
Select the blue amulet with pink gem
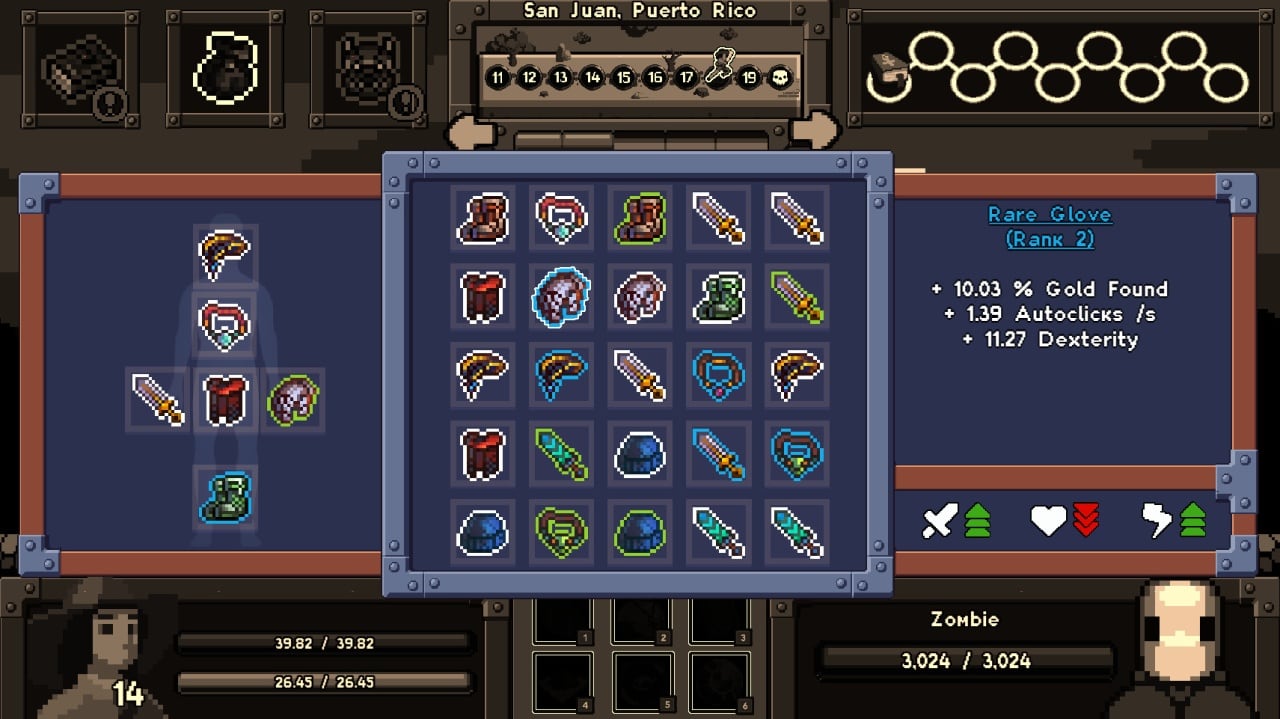[719, 373]
